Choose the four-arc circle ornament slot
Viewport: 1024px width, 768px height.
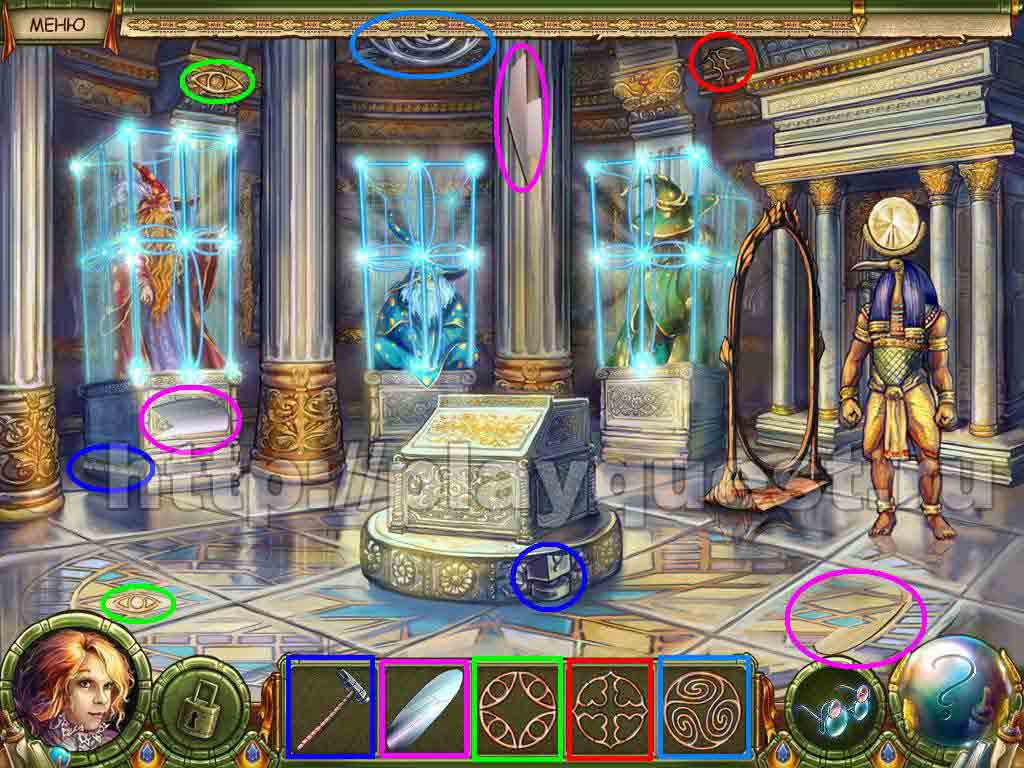coord(517,706)
